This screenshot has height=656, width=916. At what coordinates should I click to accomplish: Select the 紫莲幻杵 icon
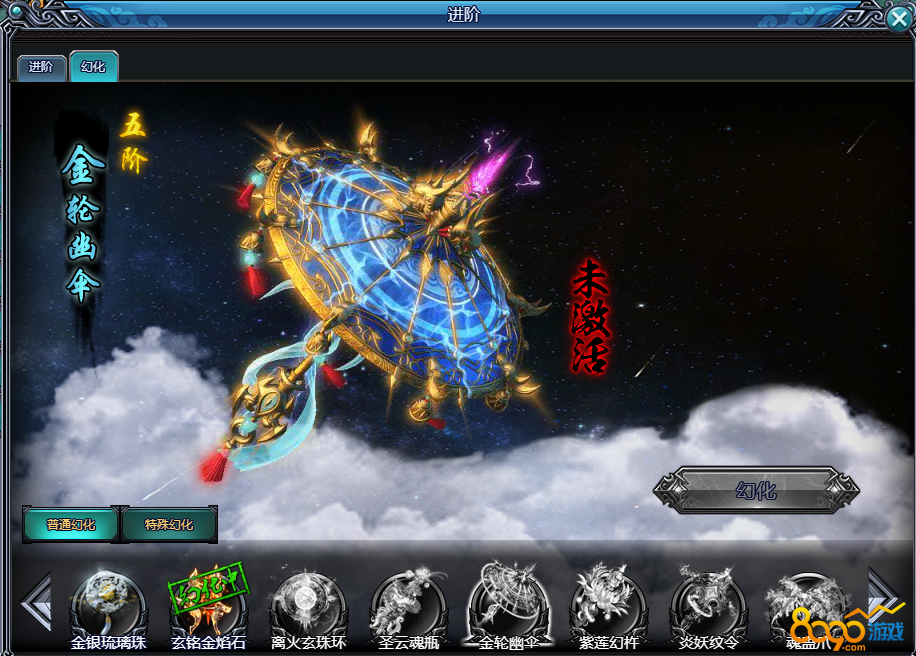pos(607,602)
